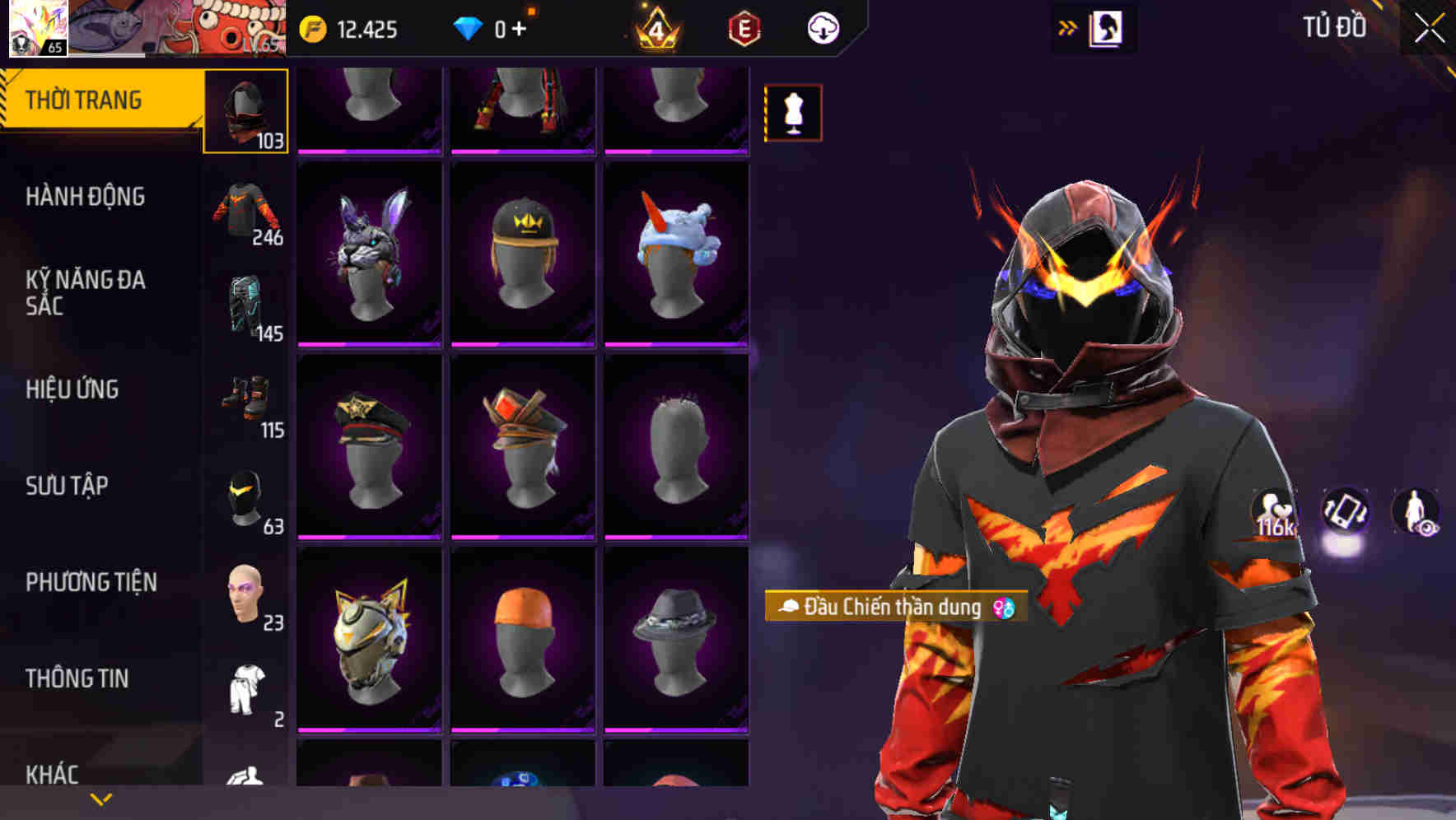The width and height of the screenshot is (1456, 820).
Task: Open the character card button near the double arrows
Action: click(1108, 27)
